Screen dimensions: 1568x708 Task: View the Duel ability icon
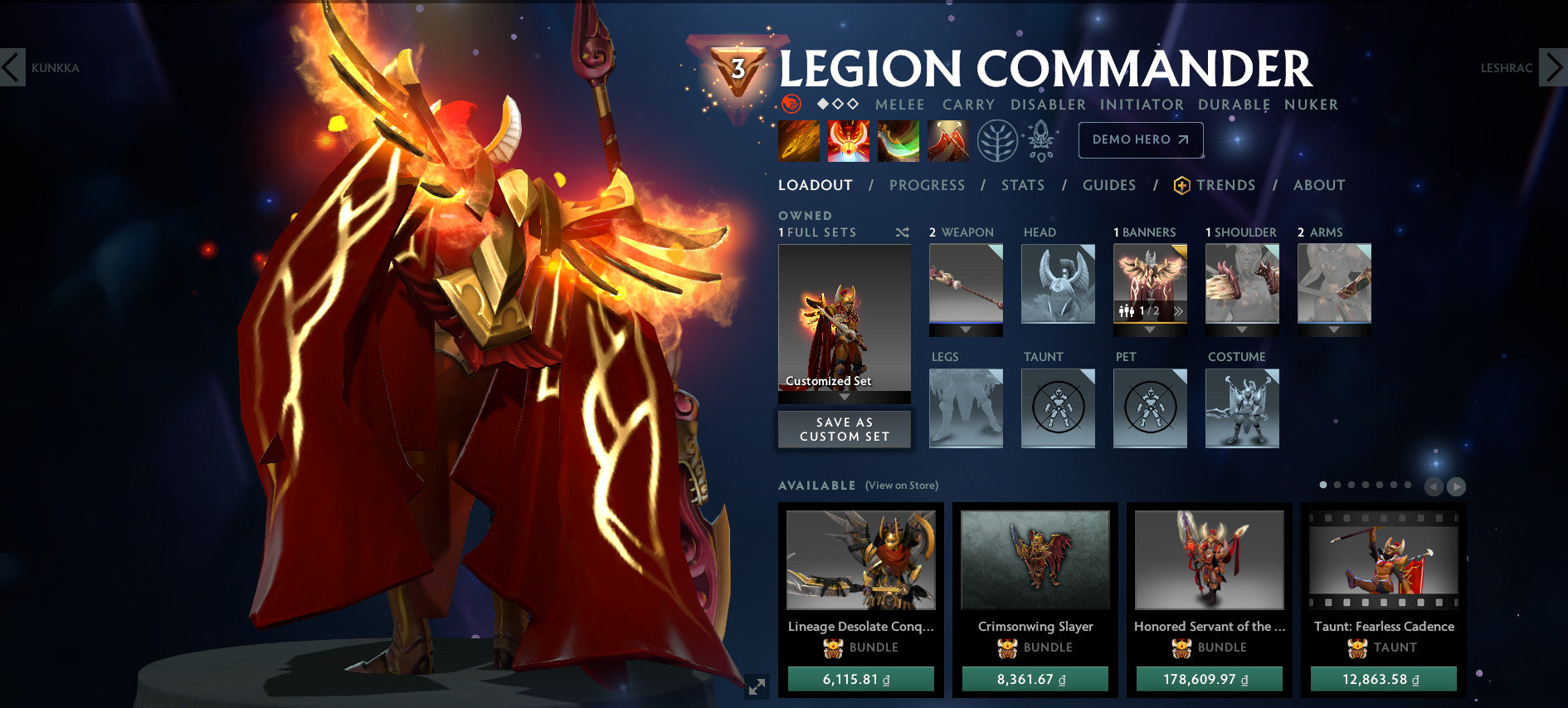pos(946,139)
